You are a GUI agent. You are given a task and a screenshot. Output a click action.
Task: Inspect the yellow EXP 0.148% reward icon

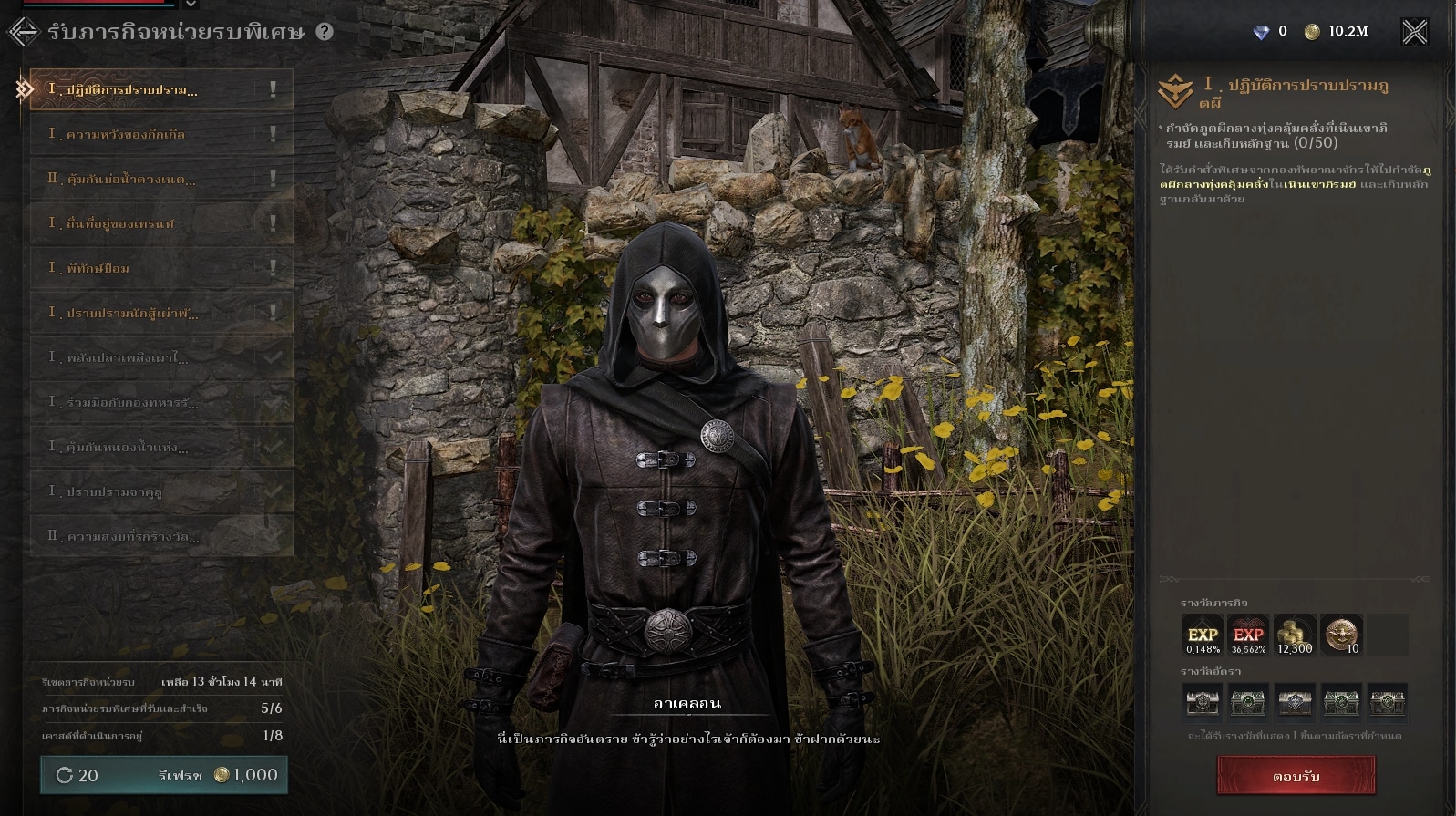click(x=1203, y=635)
